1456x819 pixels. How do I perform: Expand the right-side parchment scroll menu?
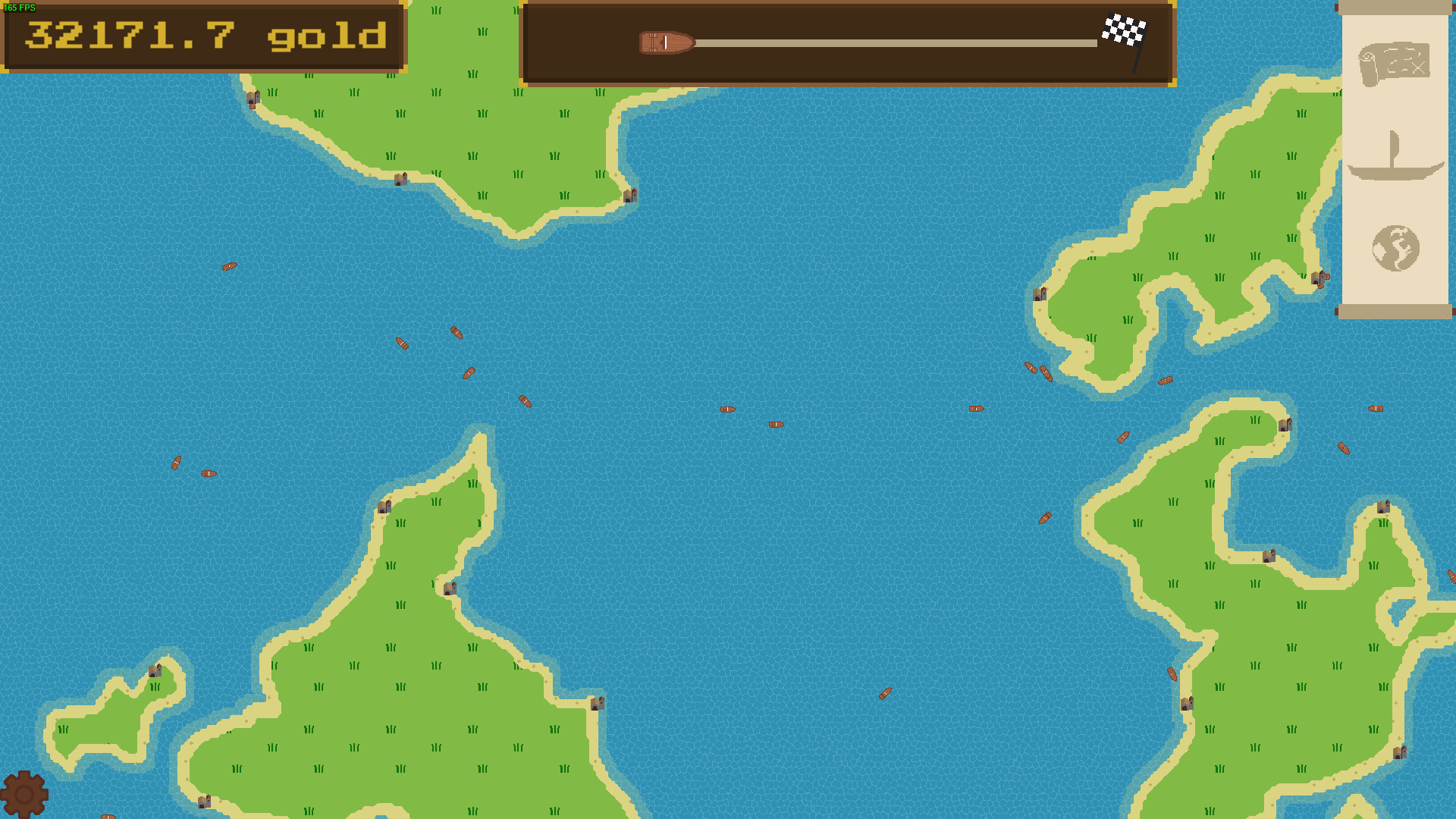pos(1397,159)
